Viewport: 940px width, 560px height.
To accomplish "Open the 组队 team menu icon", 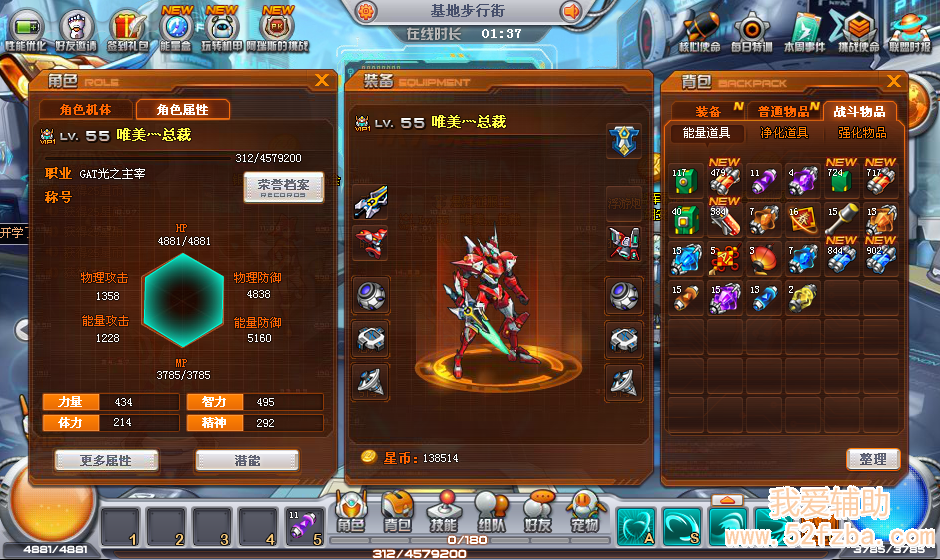I will [x=490, y=511].
